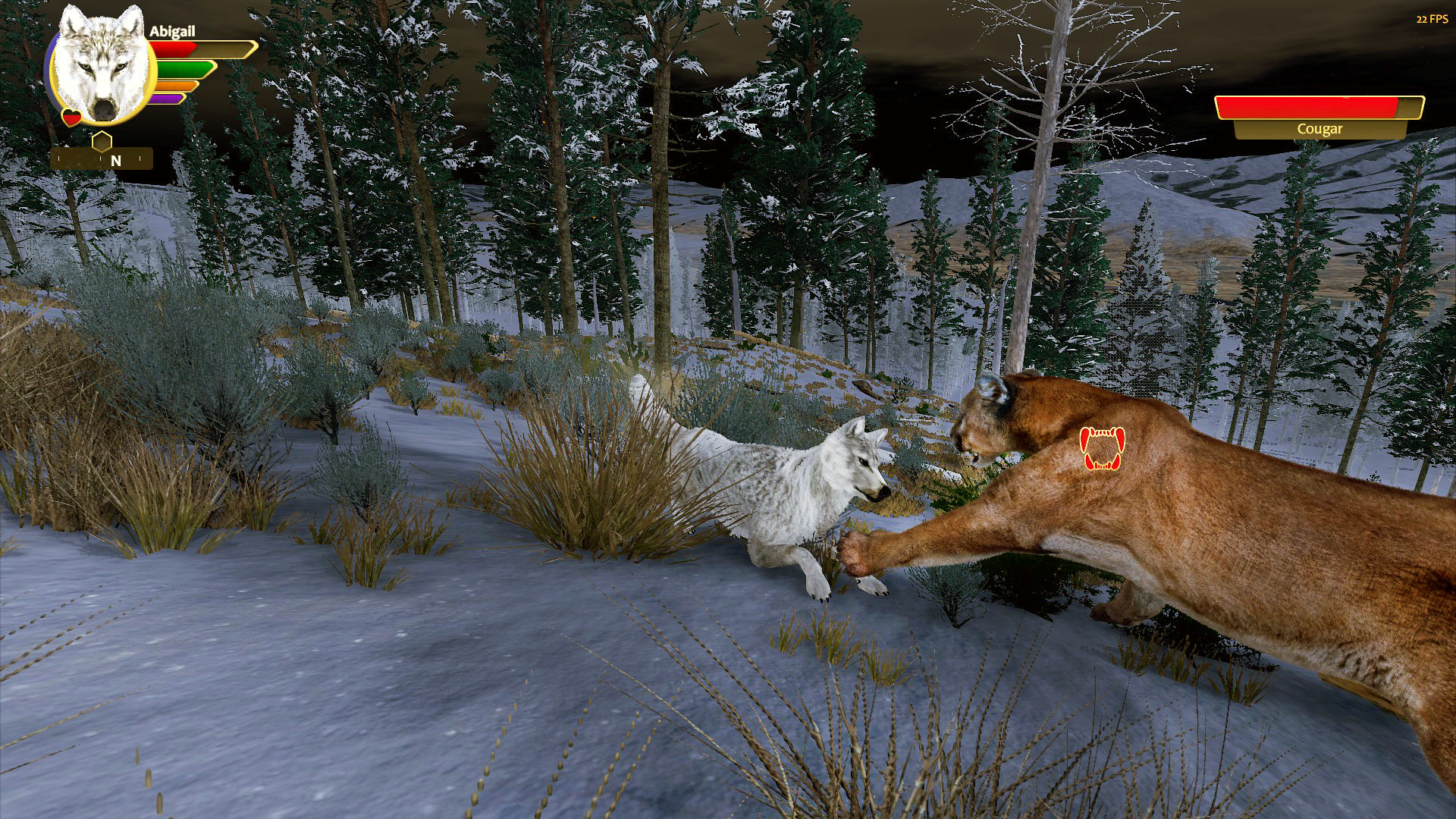Viewport: 1456px width, 819px height.
Task: Select the cougar's ear near the bite marker
Action: (x=990, y=388)
